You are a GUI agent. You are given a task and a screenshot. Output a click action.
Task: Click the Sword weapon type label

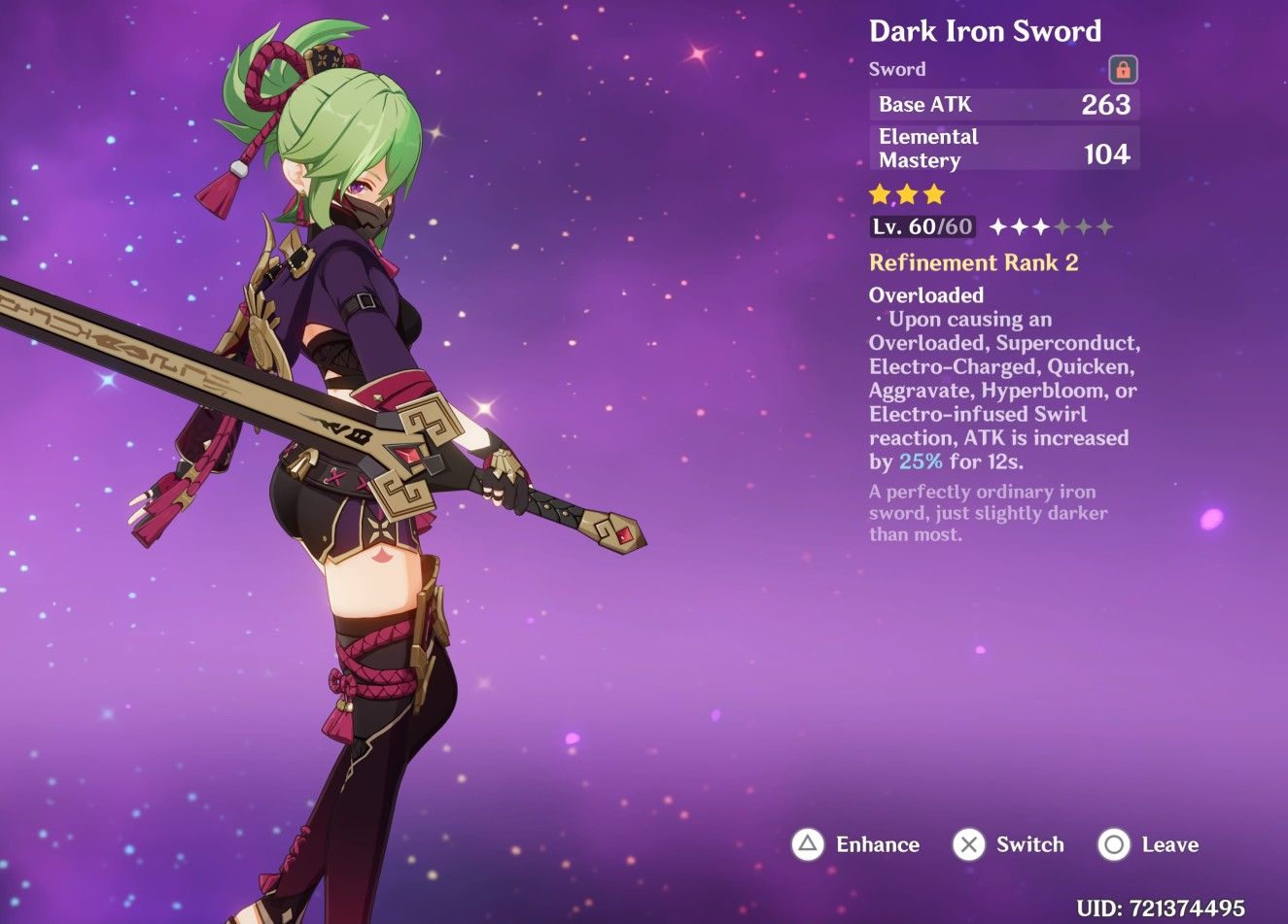pyautogui.click(x=896, y=68)
